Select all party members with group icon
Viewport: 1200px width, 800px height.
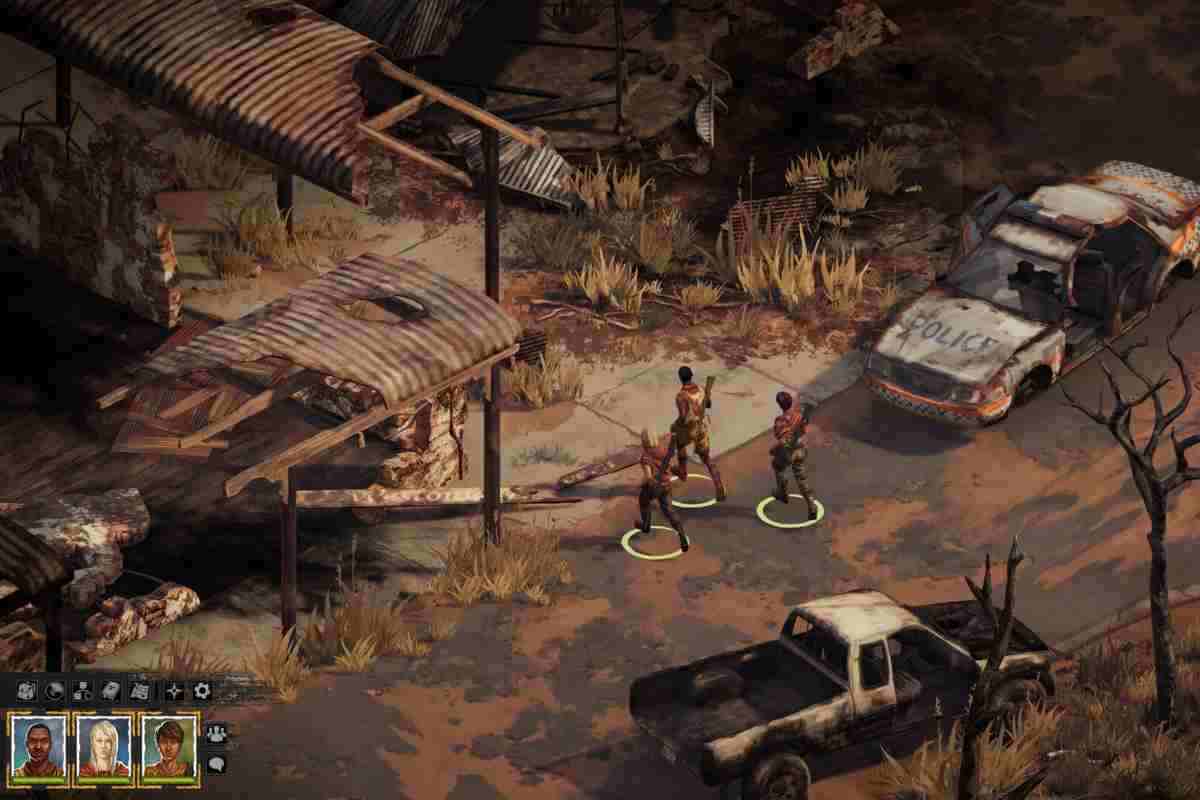coord(216,733)
